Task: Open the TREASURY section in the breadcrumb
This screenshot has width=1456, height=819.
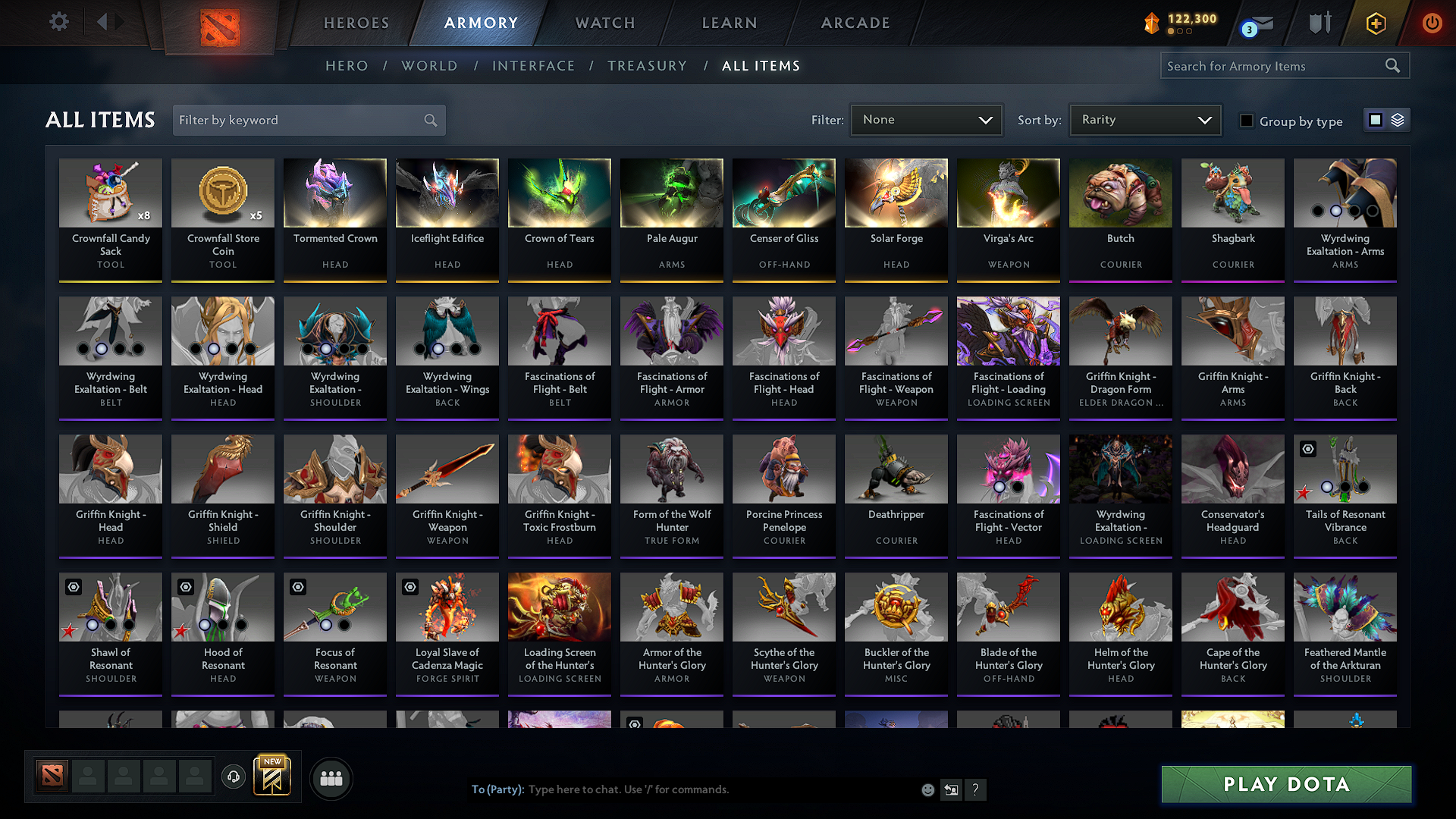Action: pos(647,66)
